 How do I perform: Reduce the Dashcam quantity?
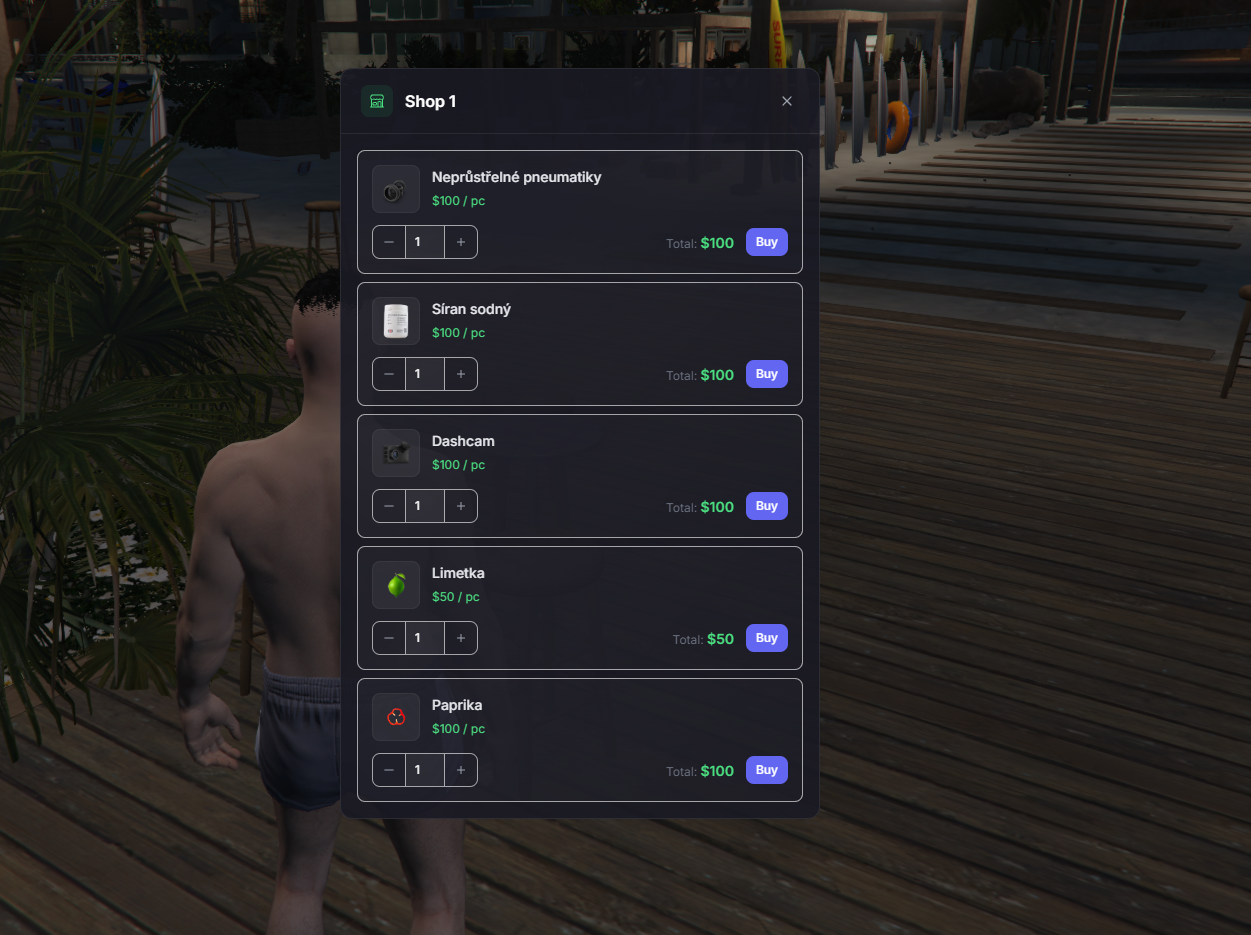[x=389, y=506]
